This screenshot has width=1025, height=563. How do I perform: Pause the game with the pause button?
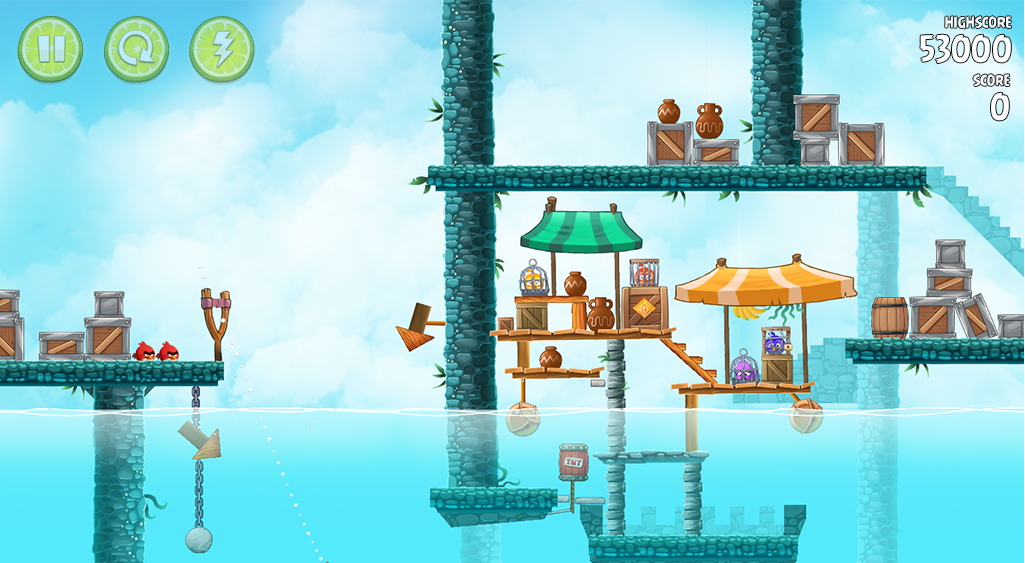[x=50, y=49]
